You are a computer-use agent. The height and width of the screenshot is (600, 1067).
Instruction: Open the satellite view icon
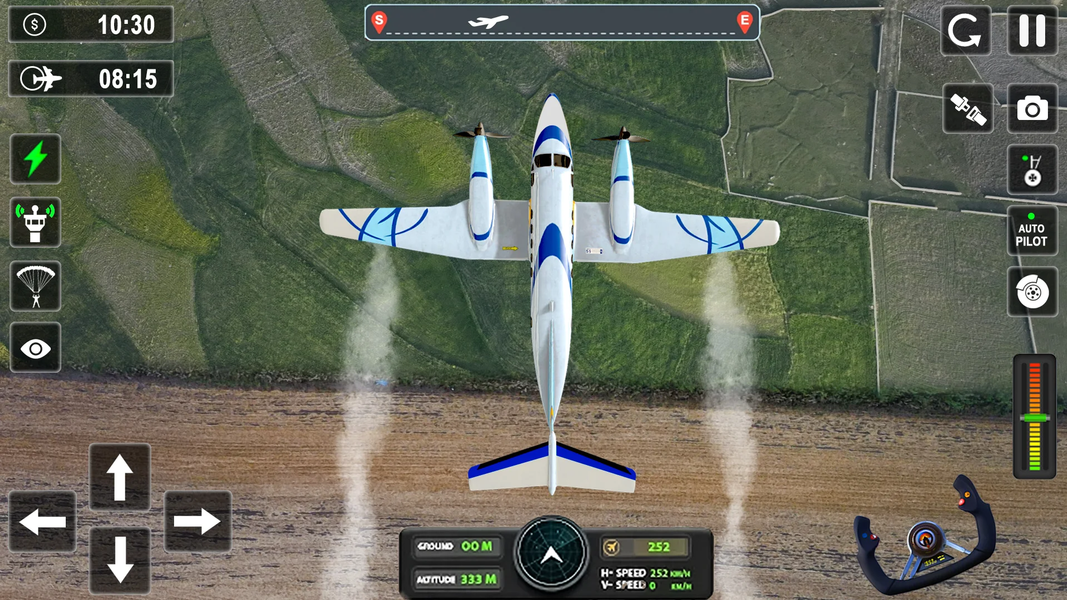[968, 109]
